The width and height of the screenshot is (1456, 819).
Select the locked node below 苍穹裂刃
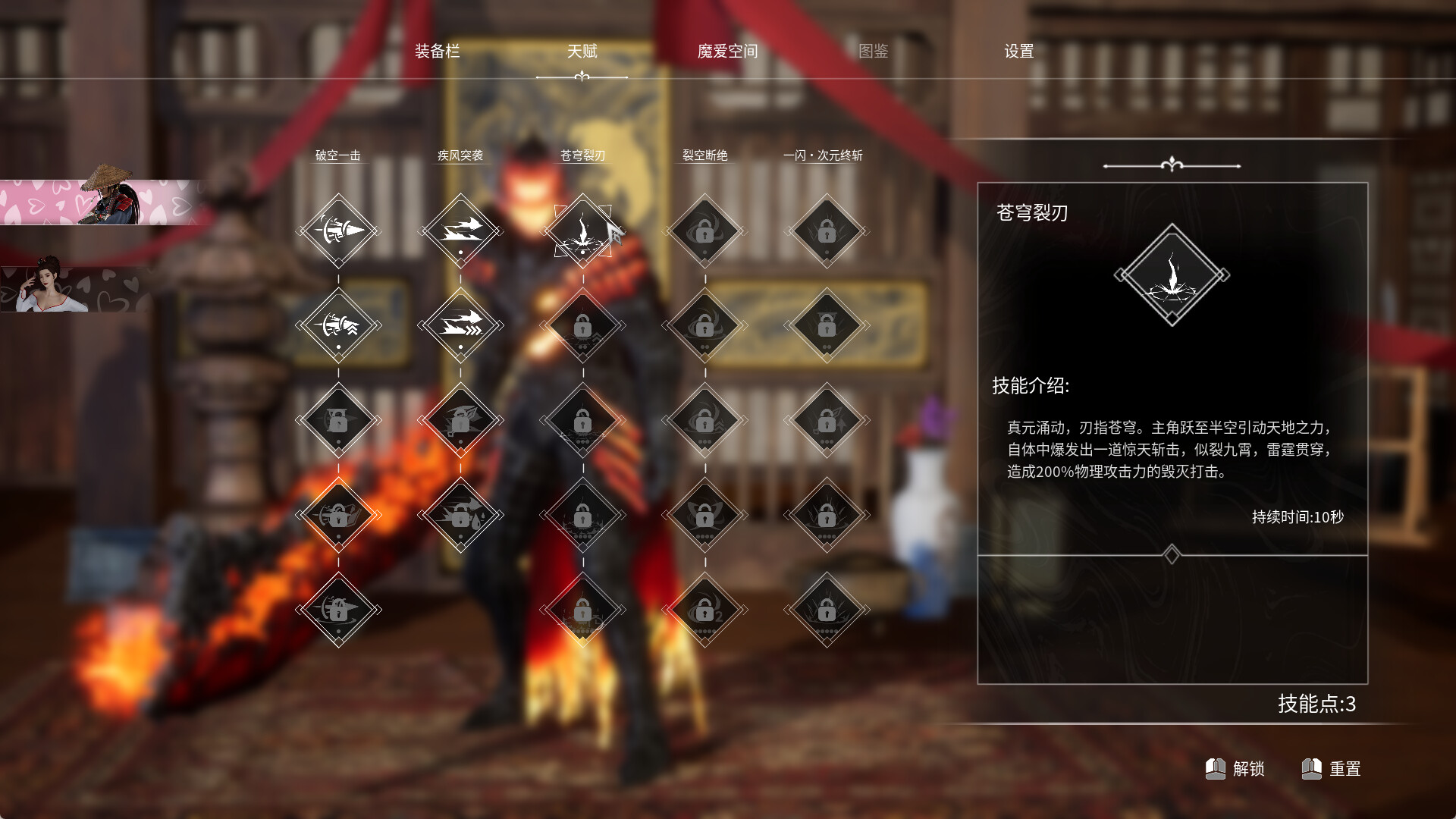582,325
